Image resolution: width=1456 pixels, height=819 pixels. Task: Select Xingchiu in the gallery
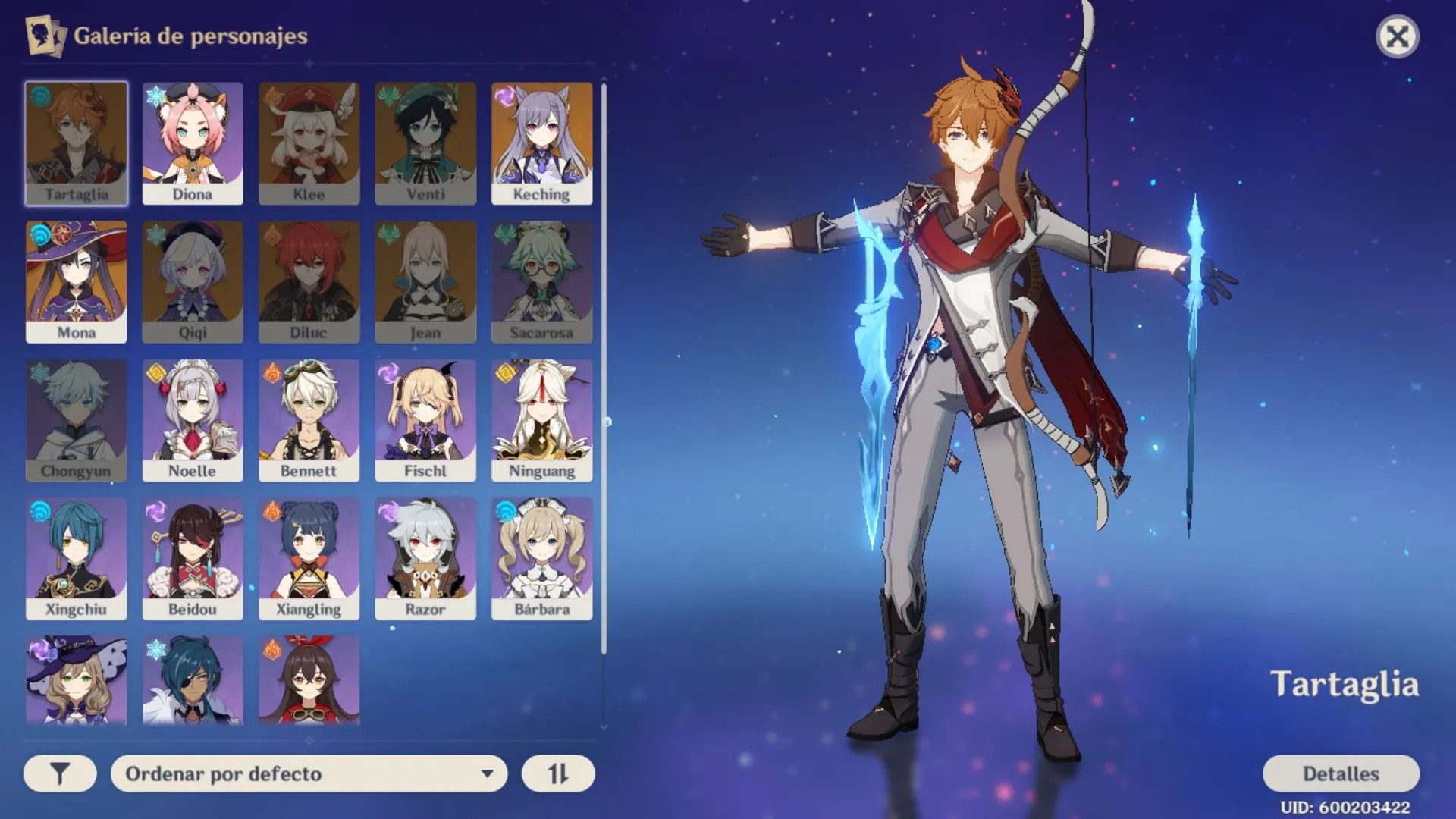point(76,558)
